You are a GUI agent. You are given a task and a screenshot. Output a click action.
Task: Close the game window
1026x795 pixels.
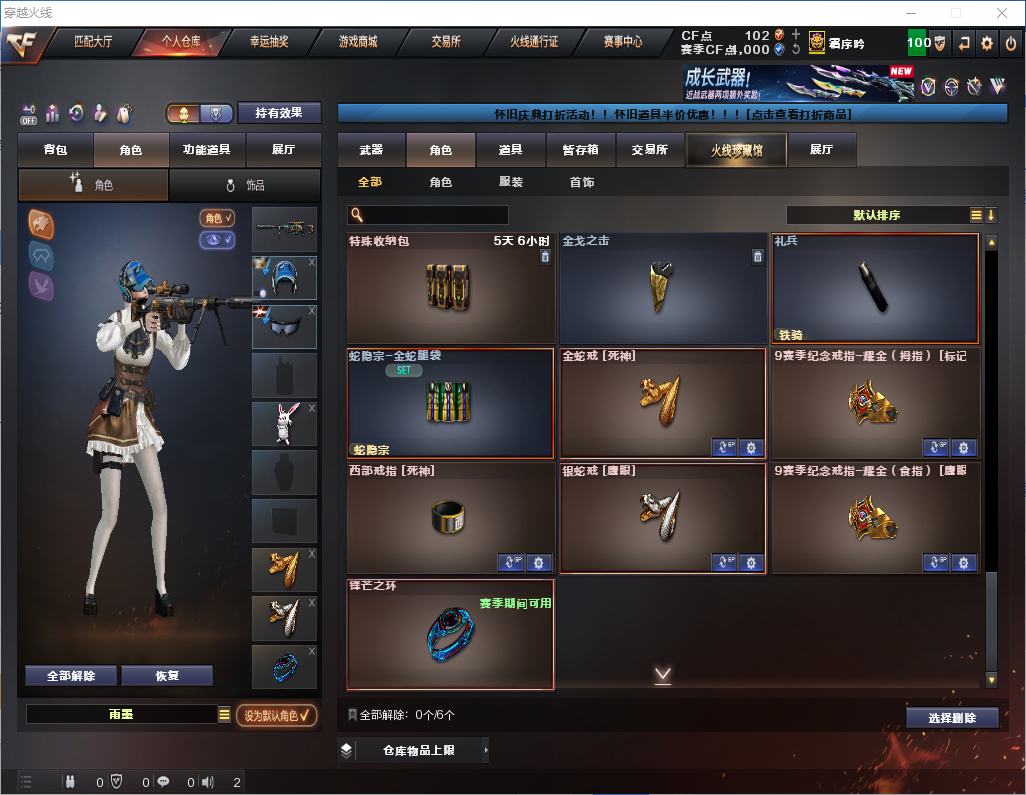[1001, 13]
